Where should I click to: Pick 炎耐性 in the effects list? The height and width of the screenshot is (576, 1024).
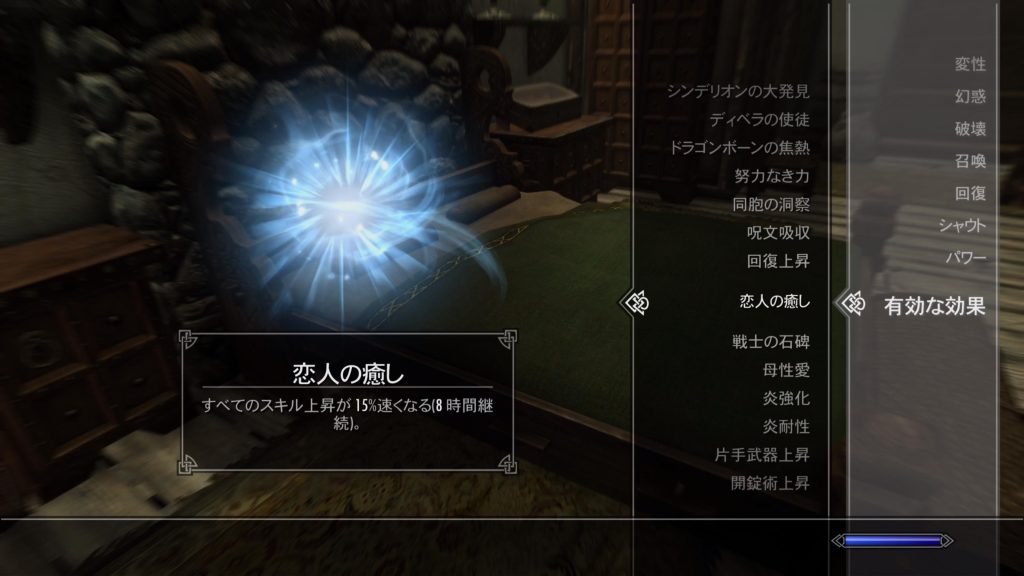786,427
